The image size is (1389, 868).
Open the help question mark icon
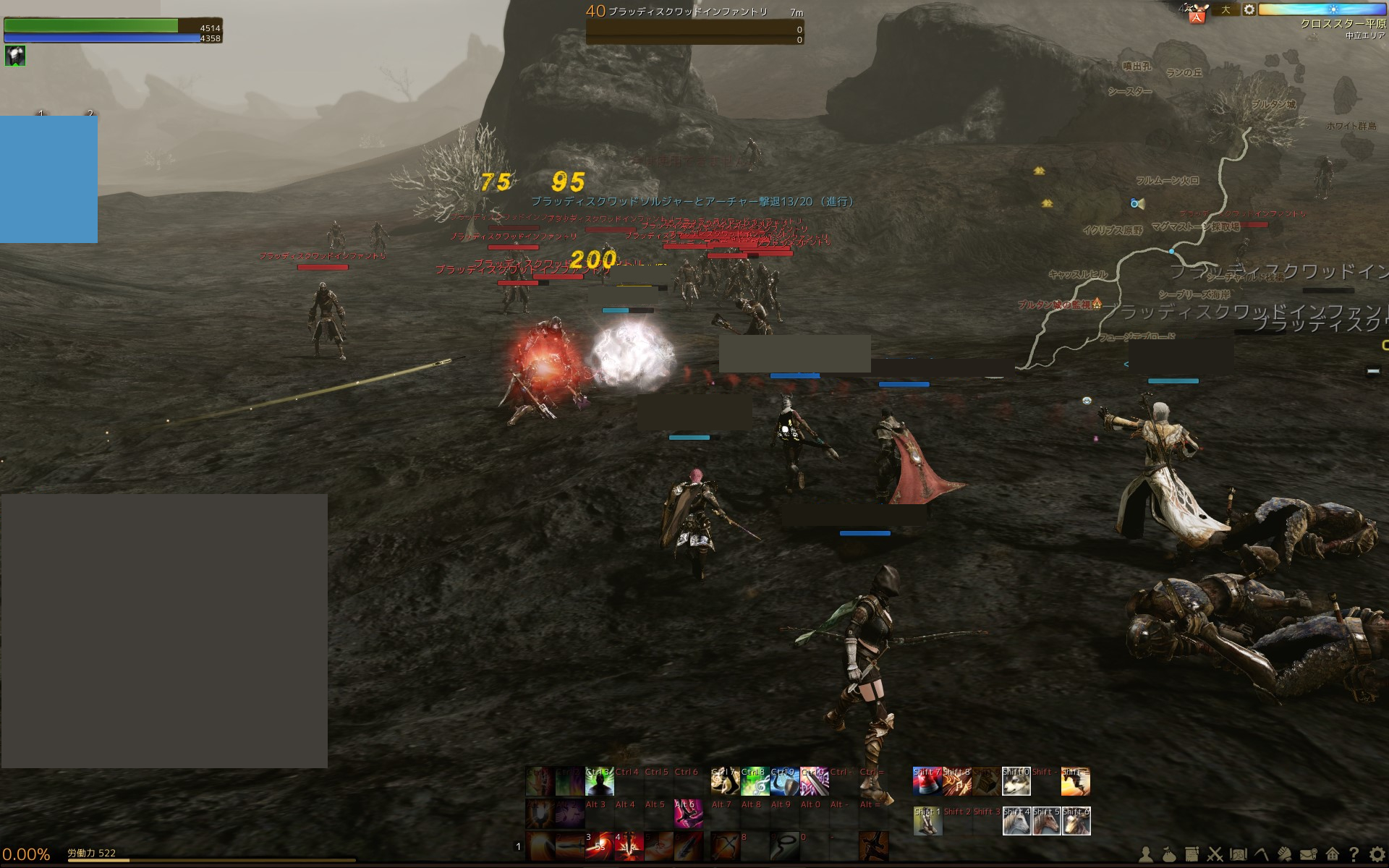[1354, 855]
